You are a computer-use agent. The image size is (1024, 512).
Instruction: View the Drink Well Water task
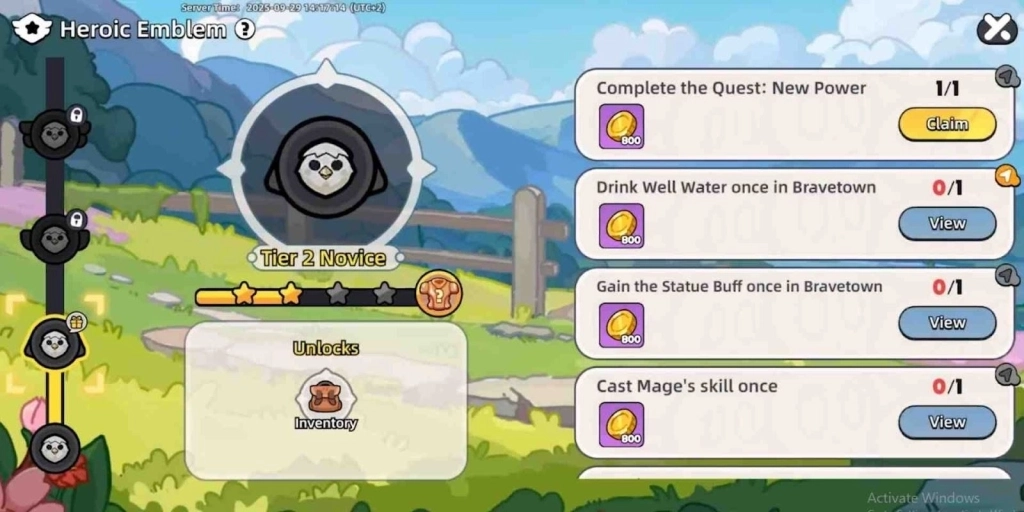point(946,223)
